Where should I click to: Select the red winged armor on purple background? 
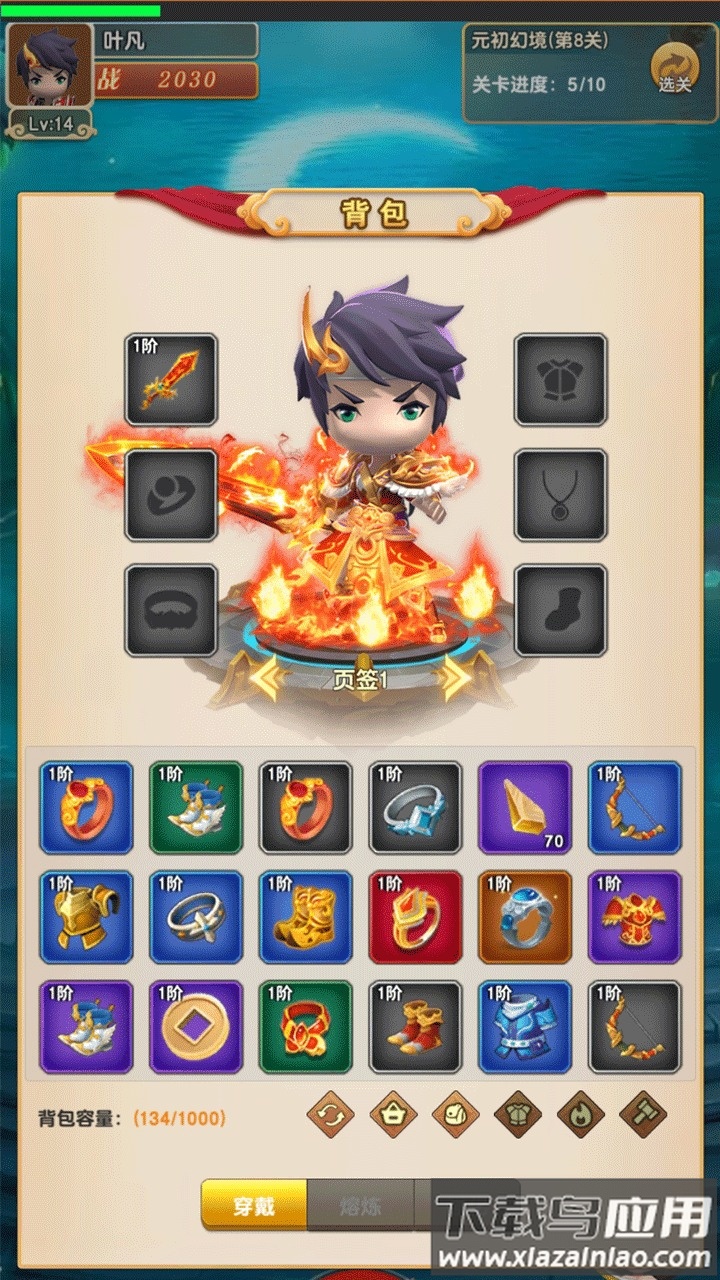point(635,917)
